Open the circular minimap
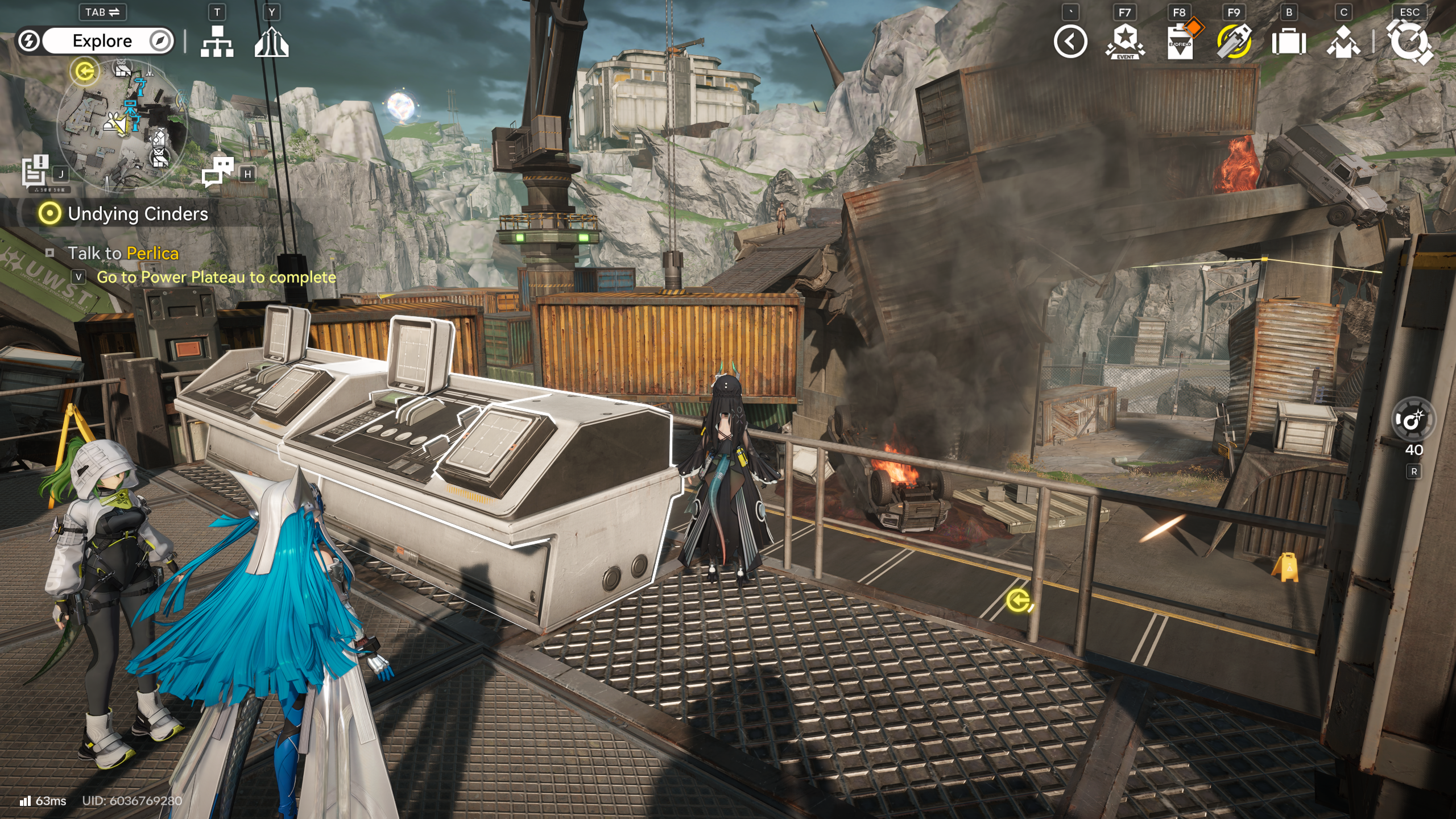Image resolution: width=1456 pixels, height=819 pixels. tap(122, 123)
